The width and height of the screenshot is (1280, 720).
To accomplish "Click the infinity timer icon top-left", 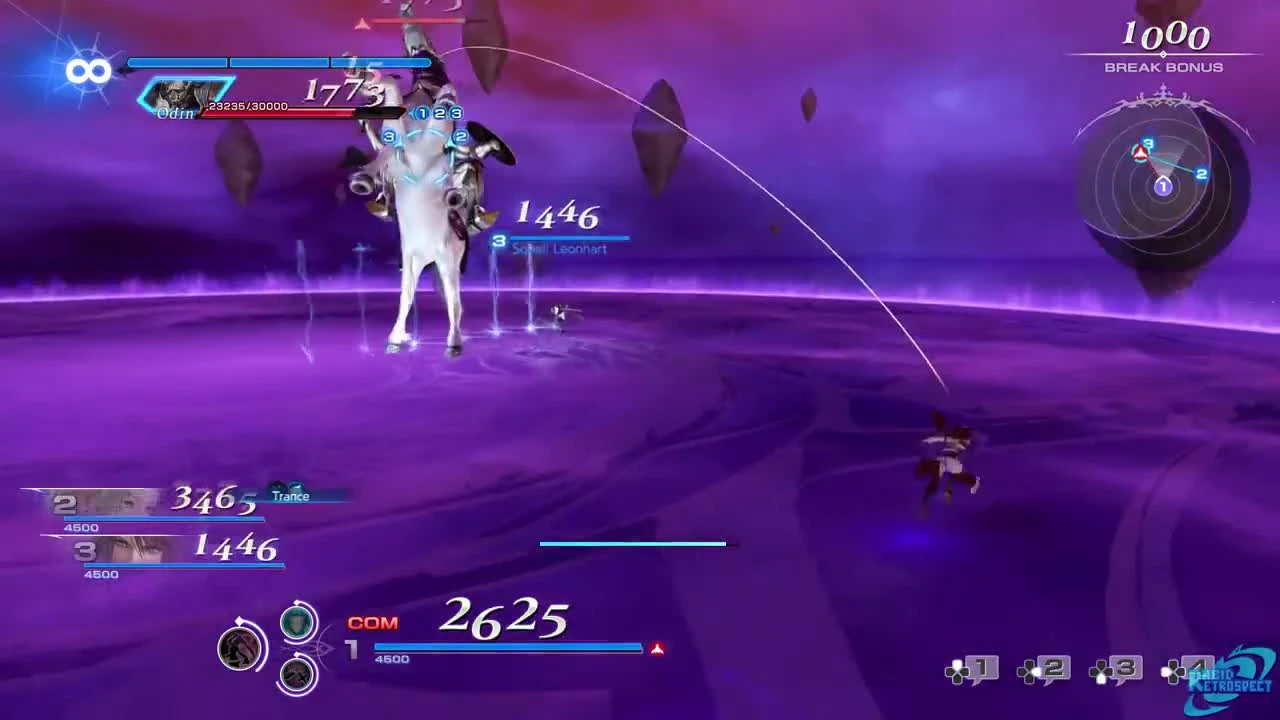I will tap(88, 71).
